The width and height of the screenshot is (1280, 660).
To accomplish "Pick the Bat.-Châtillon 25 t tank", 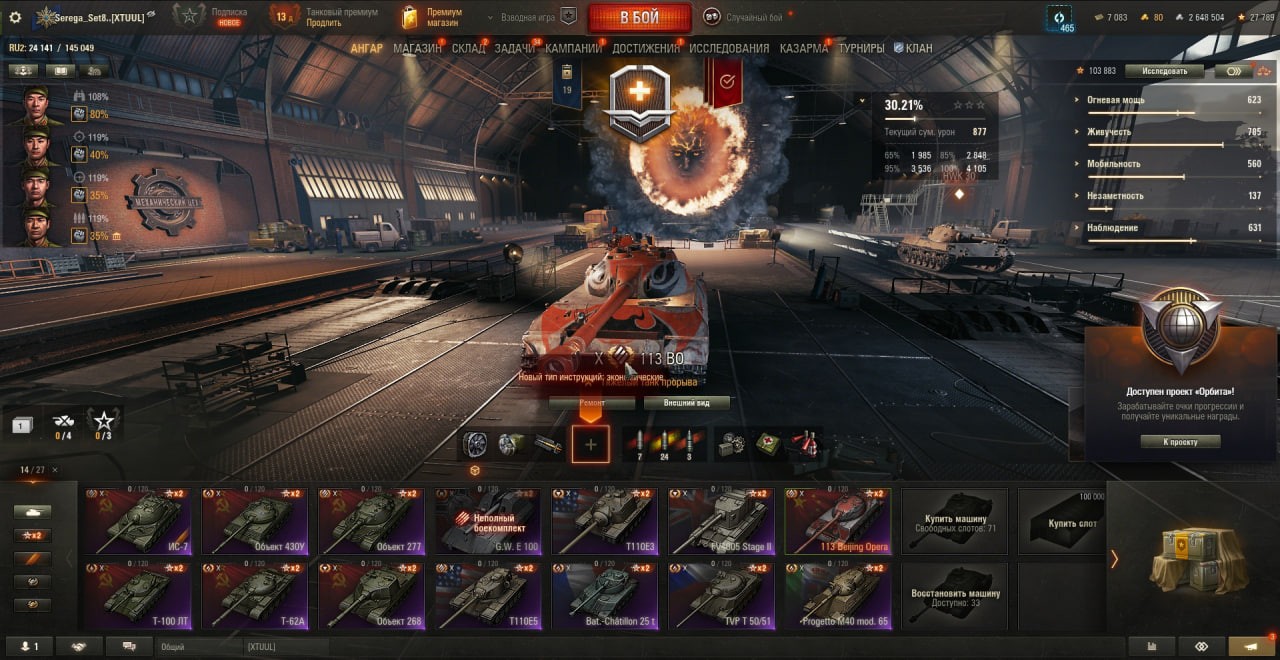I will [604, 596].
